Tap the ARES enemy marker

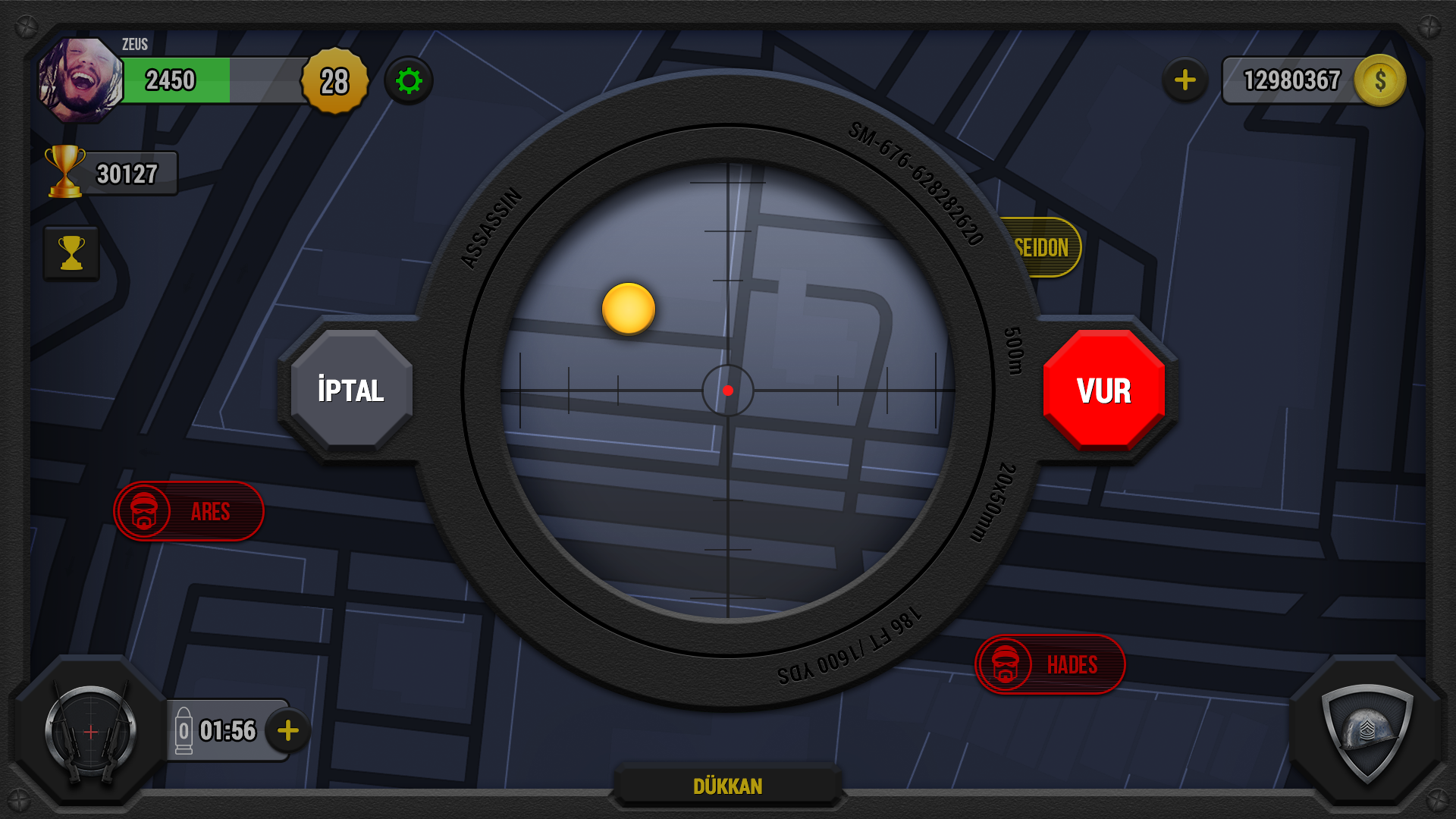click(x=188, y=511)
